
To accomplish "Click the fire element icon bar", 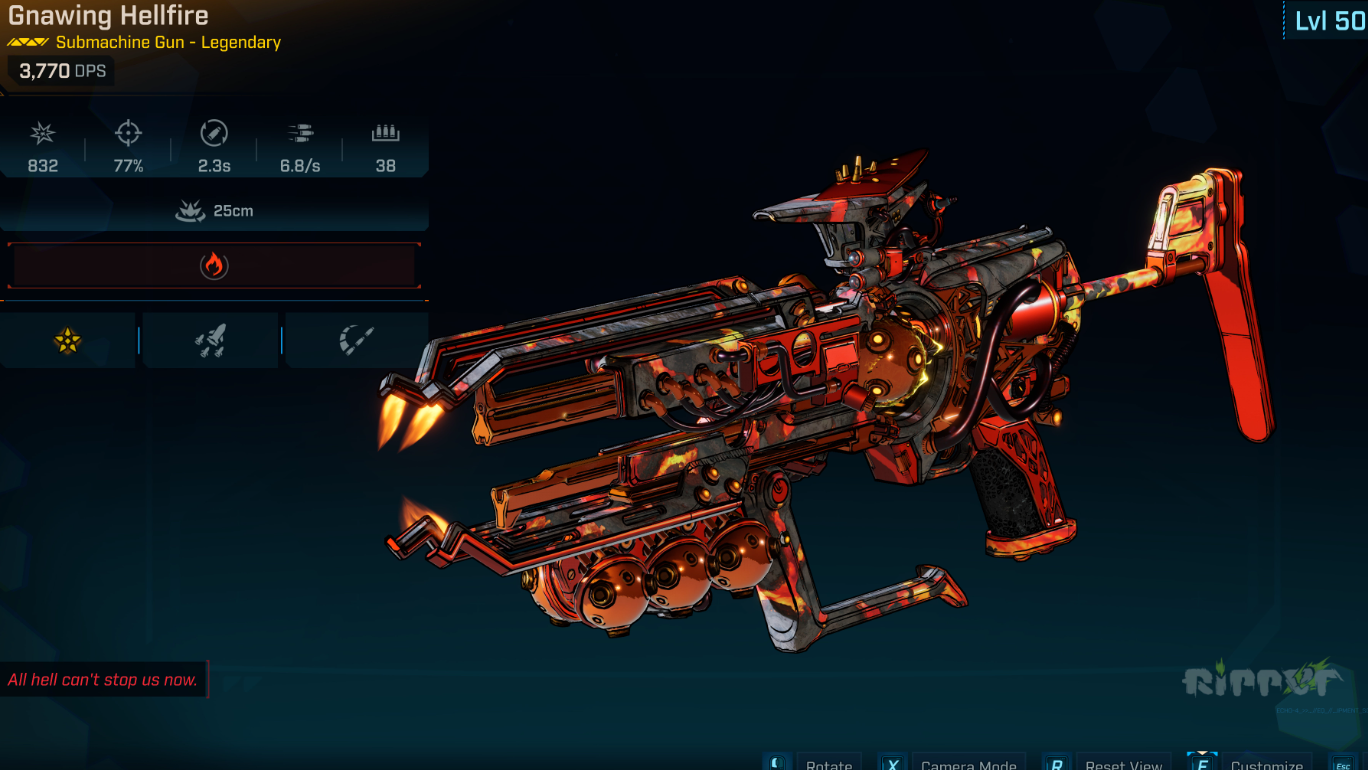I will click(214, 265).
